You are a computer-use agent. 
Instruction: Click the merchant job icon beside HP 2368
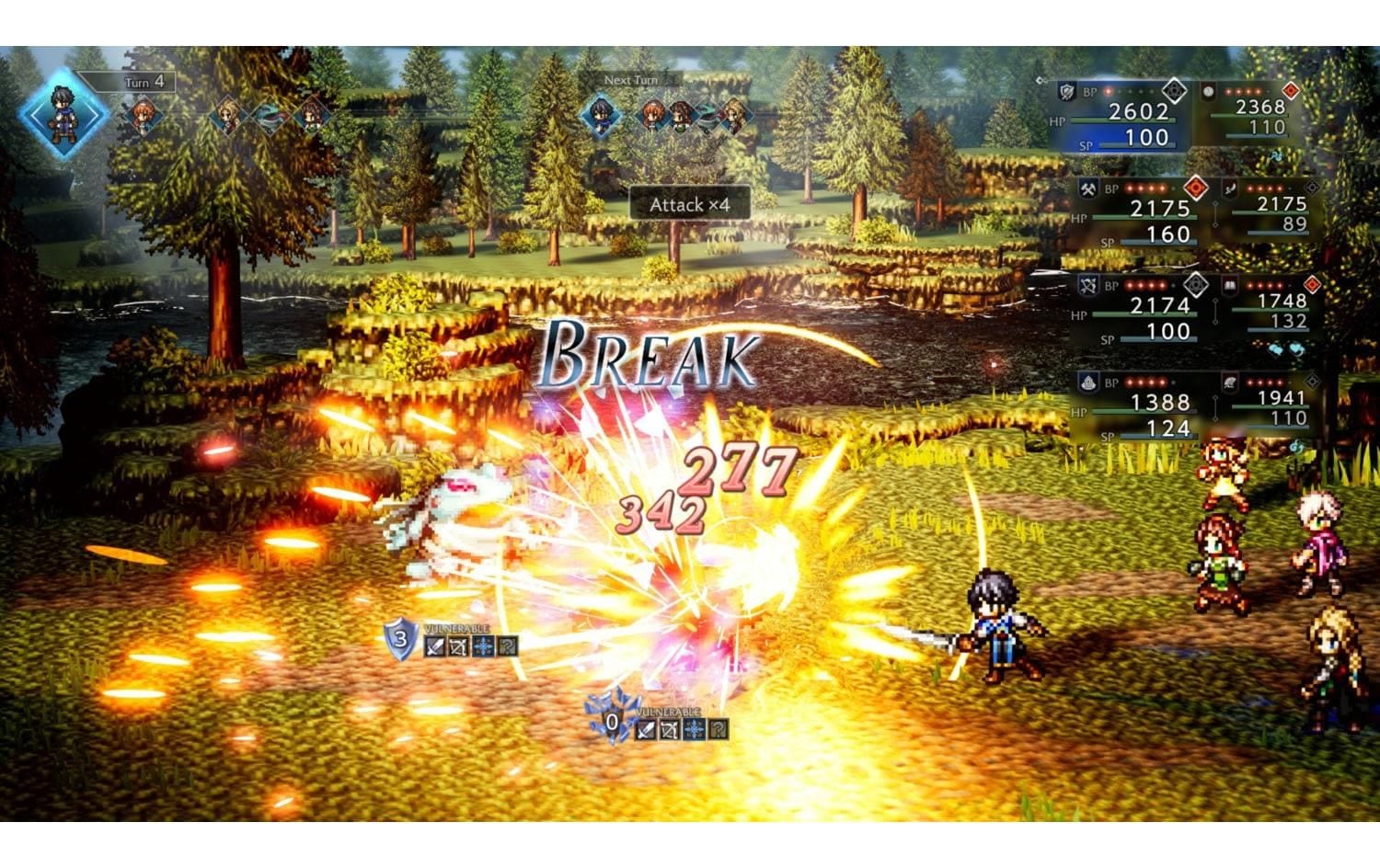point(1208,92)
